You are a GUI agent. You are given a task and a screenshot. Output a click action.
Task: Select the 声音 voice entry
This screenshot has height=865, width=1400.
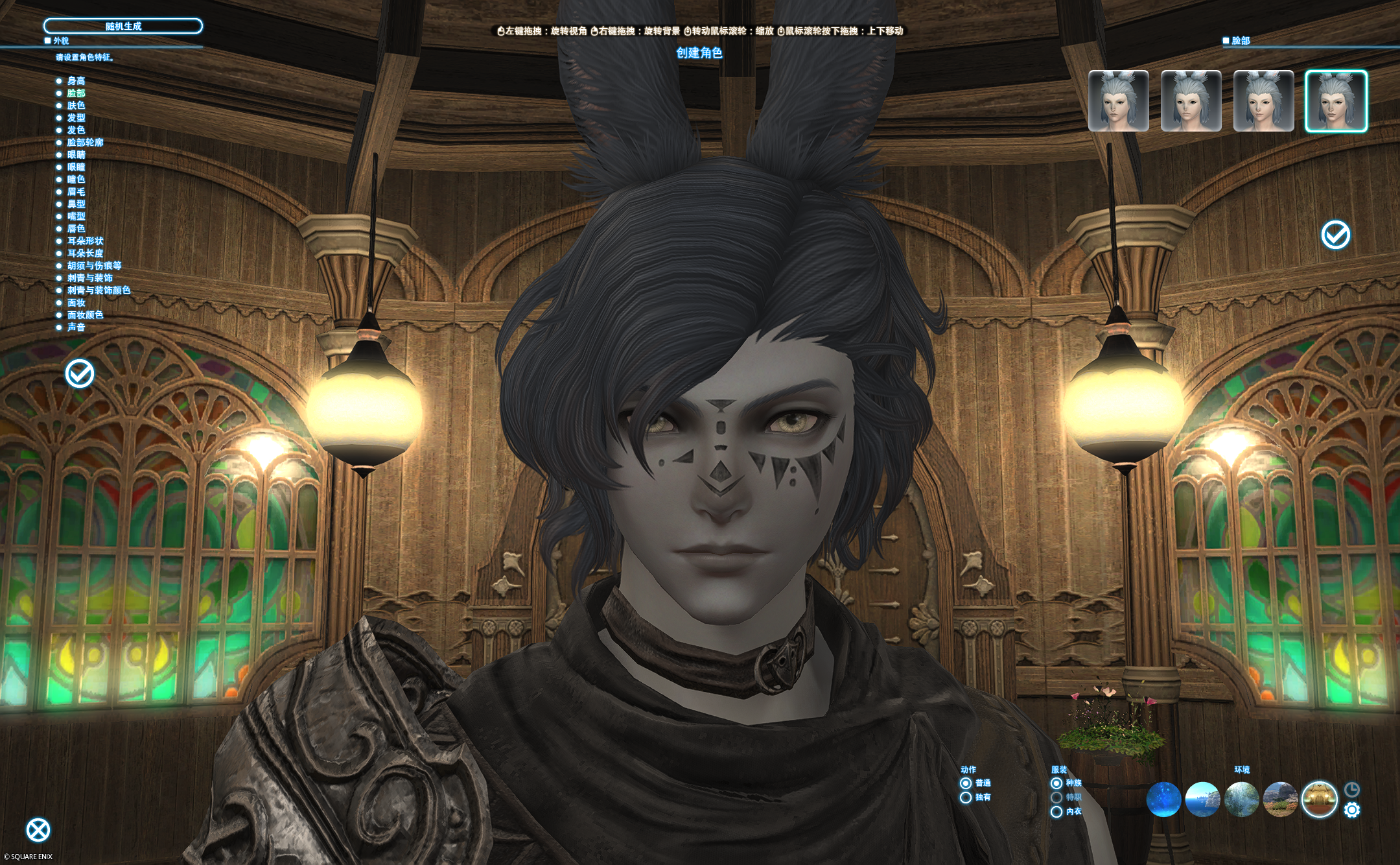click(76, 327)
